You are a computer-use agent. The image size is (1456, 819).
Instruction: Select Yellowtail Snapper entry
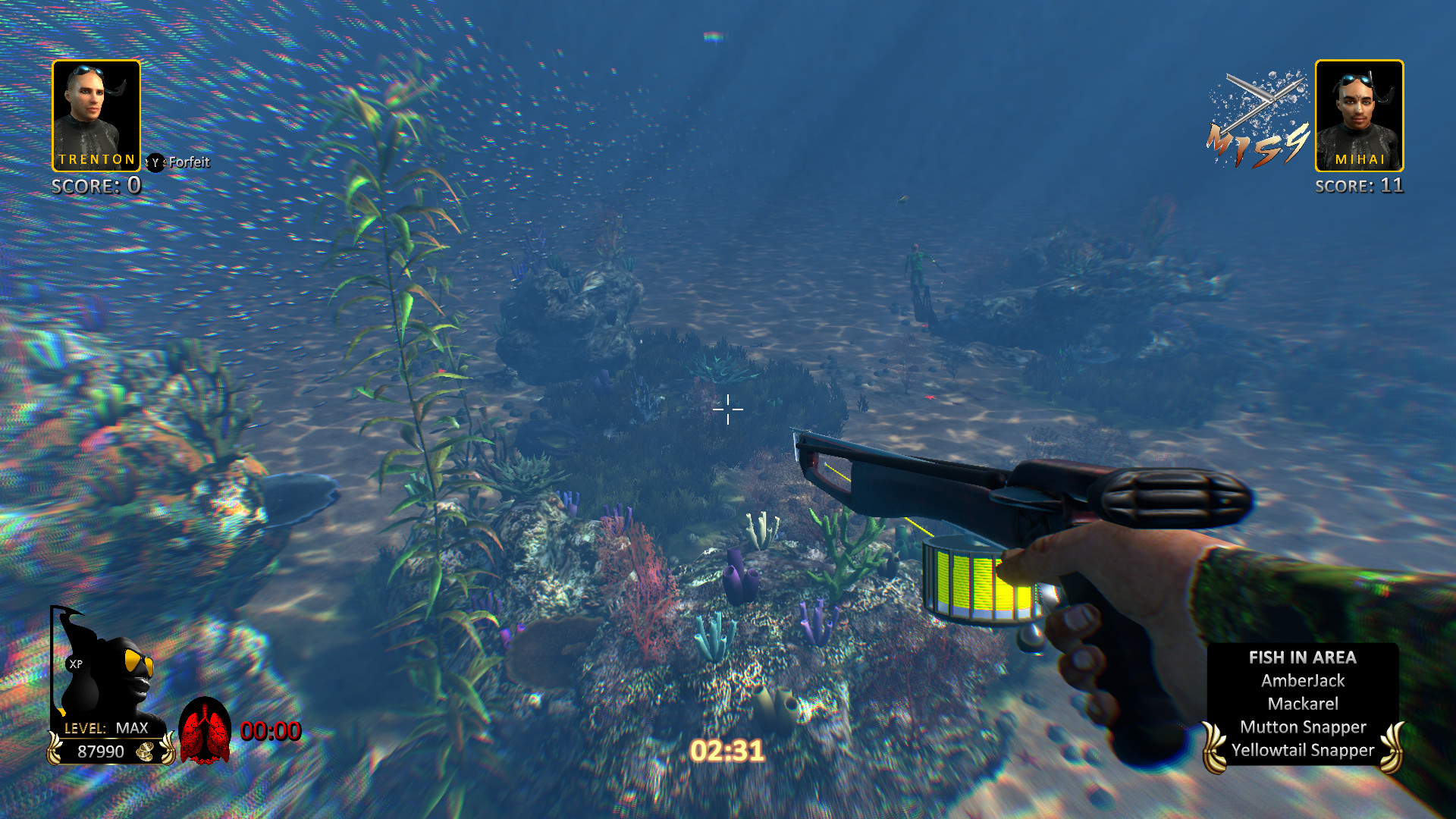tap(1303, 750)
